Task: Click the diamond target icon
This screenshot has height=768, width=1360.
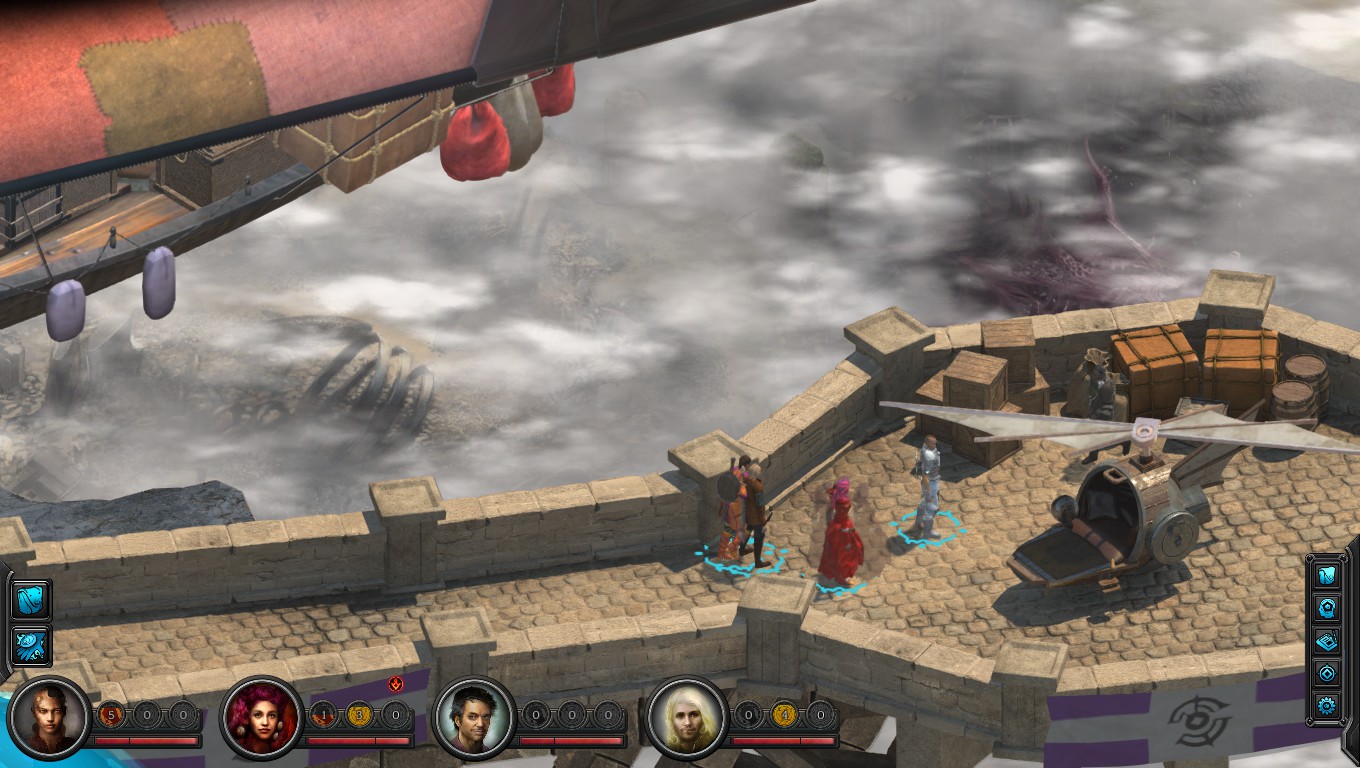Action: point(1327,673)
